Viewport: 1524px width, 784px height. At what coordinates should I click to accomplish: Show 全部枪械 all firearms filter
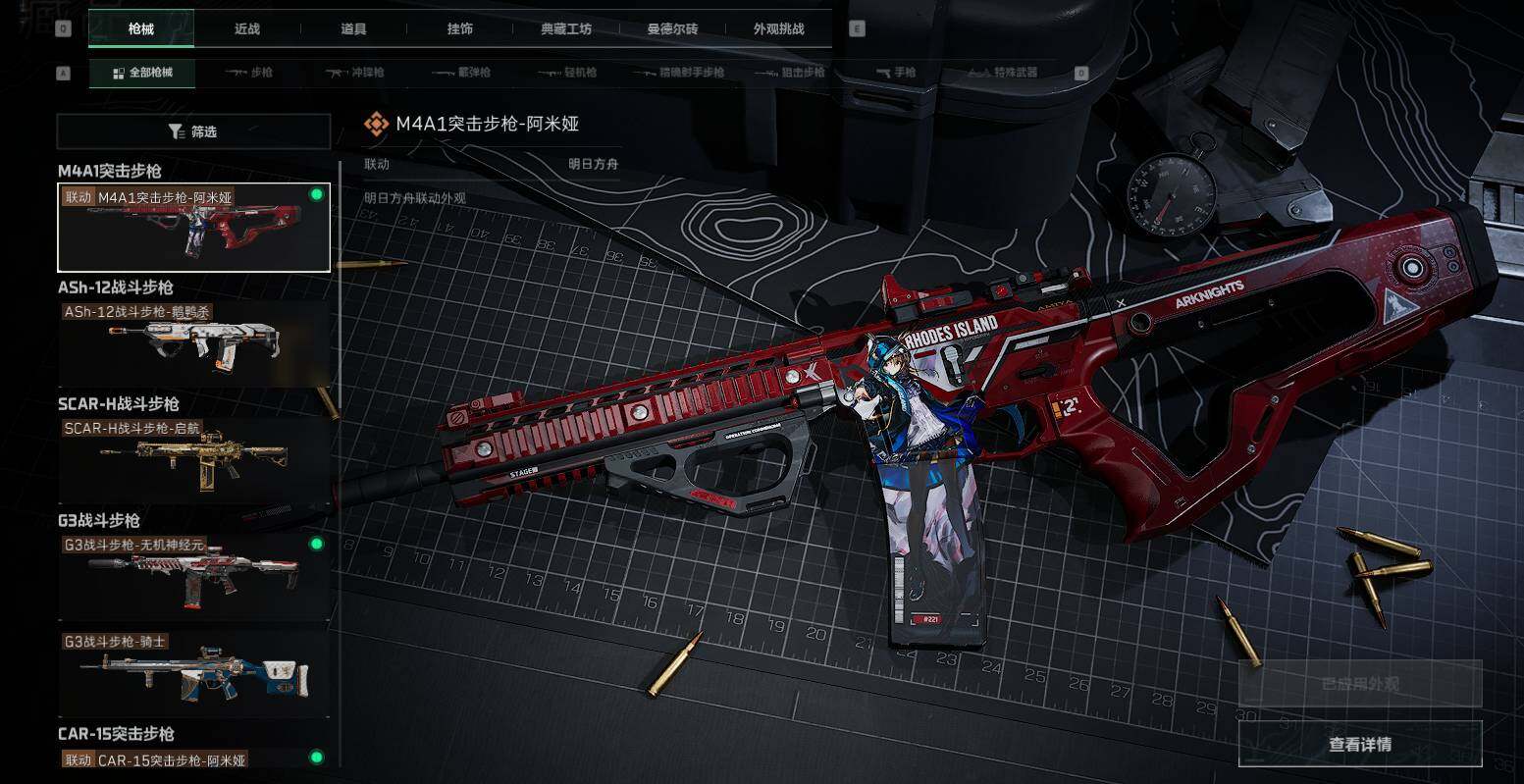tap(142, 73)
